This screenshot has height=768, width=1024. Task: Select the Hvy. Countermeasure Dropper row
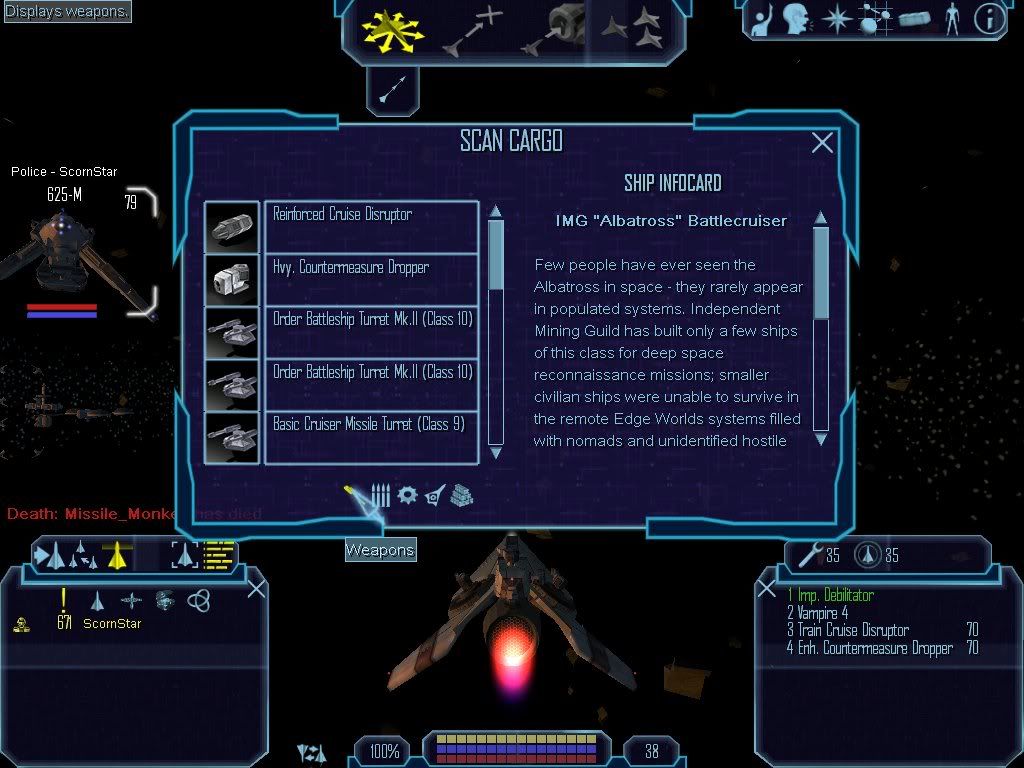click(371, 279)
